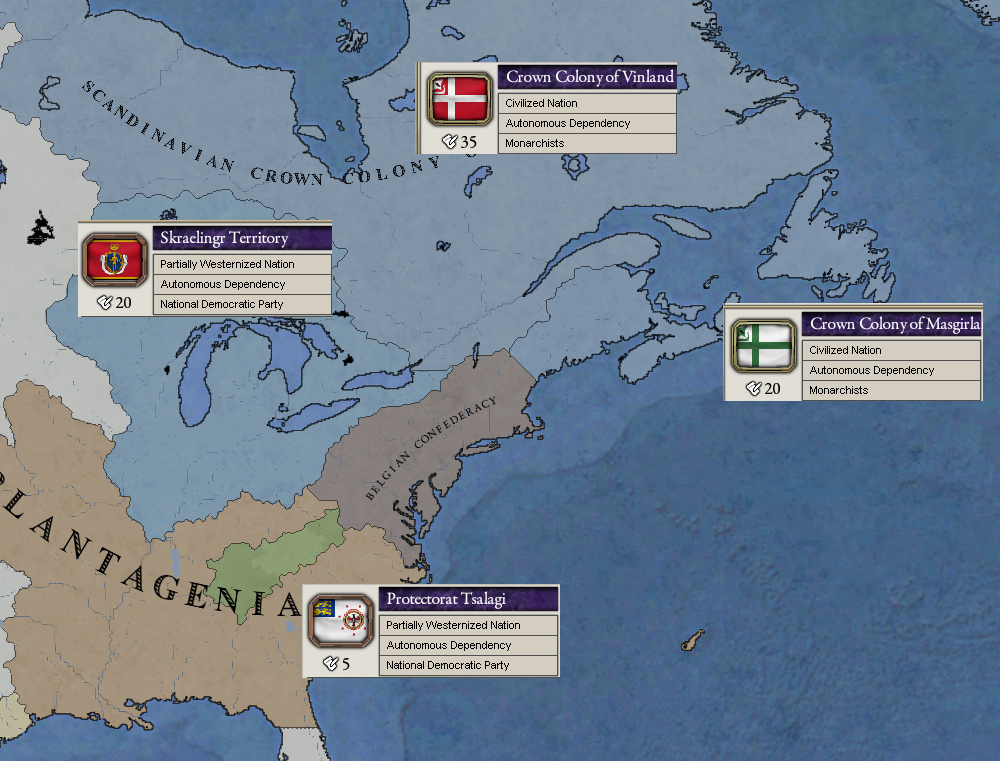
Task: Open the Crown Colony of Vinland title
Action: tap(588, 77)
